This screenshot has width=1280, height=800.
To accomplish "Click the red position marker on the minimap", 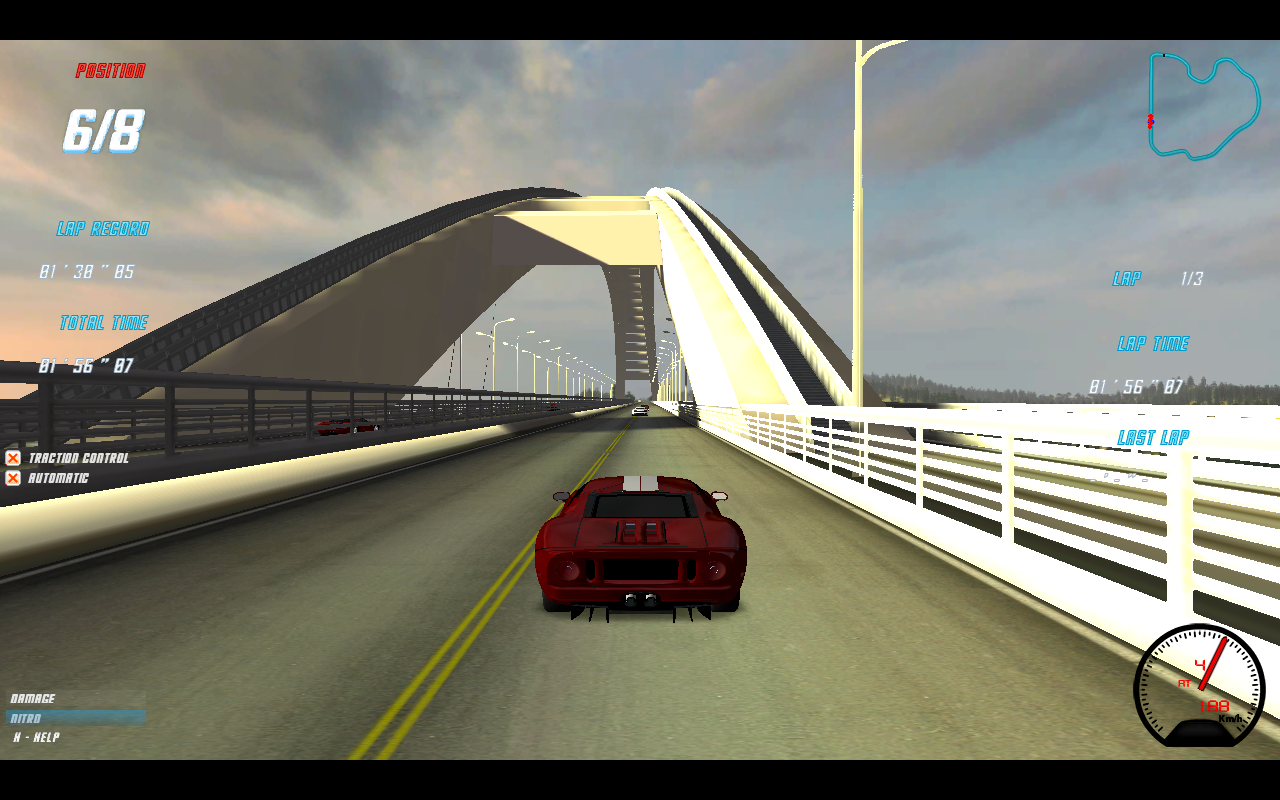I will [x=1149, y=122].
